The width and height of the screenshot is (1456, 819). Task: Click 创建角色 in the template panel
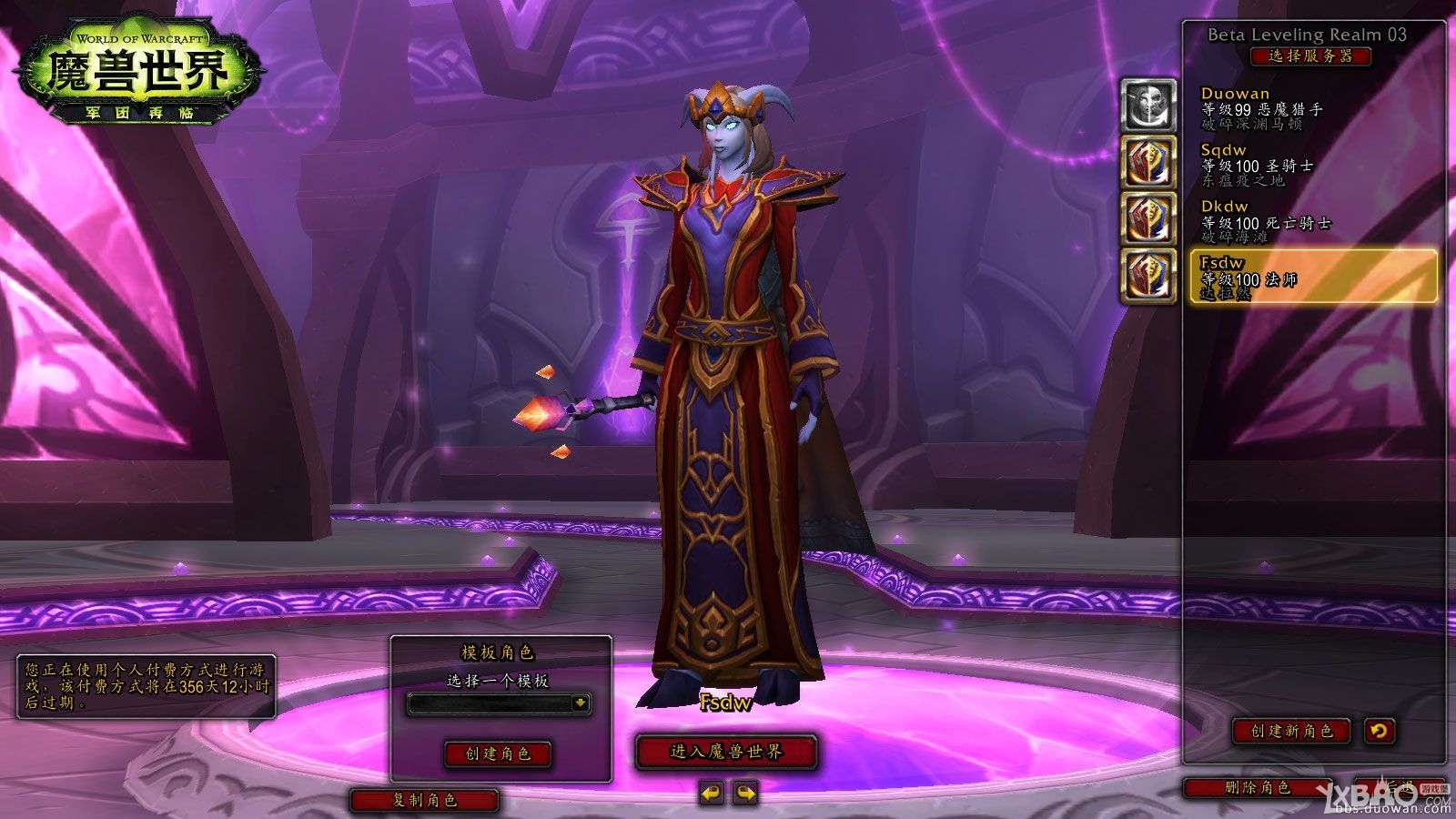498,753
